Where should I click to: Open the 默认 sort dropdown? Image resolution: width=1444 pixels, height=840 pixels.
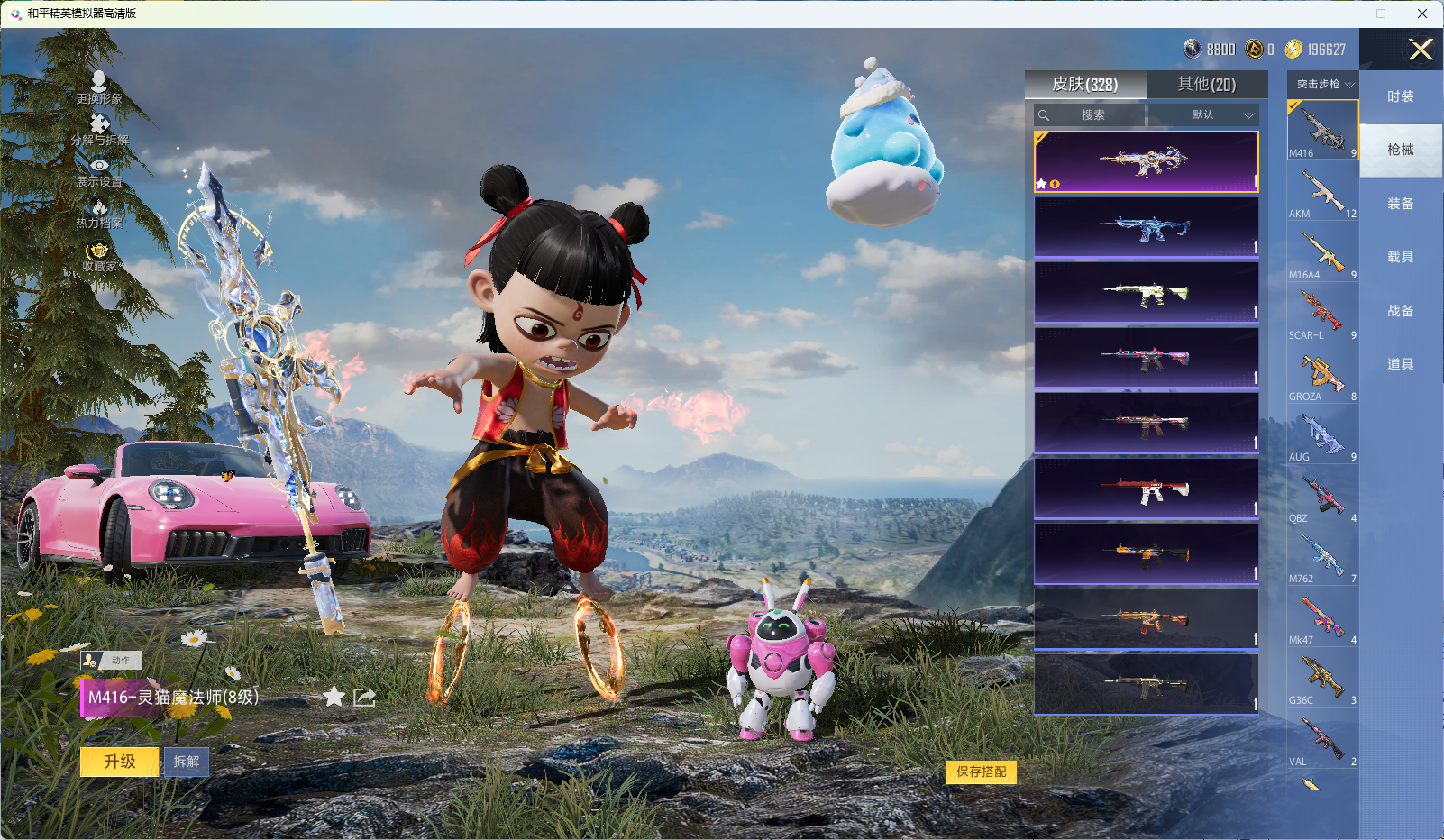point(1203,115)
